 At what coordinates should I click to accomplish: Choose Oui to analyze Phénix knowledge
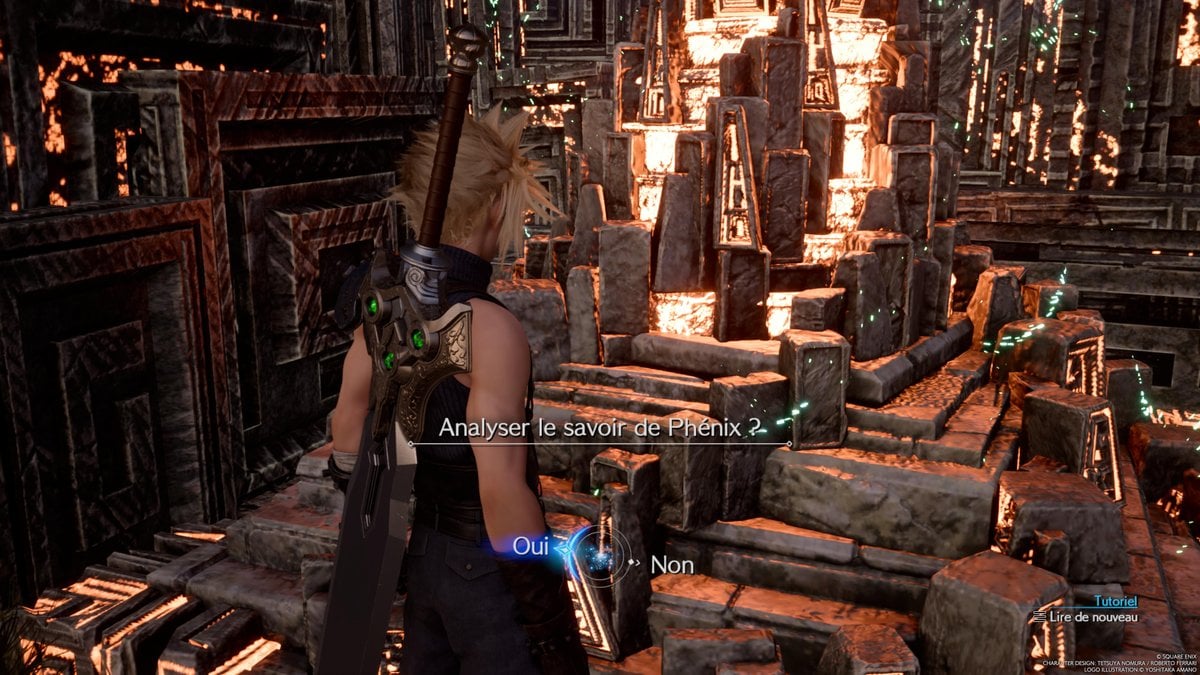point(529,547)
